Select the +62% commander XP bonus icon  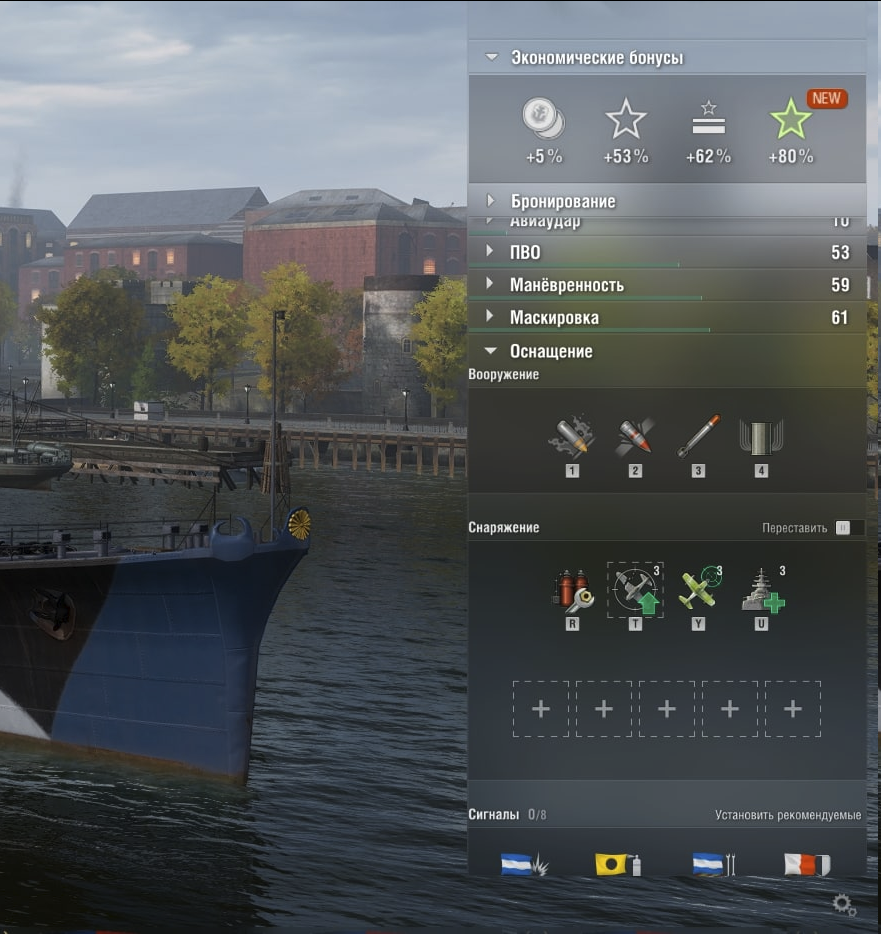click(x=708, y=121)
